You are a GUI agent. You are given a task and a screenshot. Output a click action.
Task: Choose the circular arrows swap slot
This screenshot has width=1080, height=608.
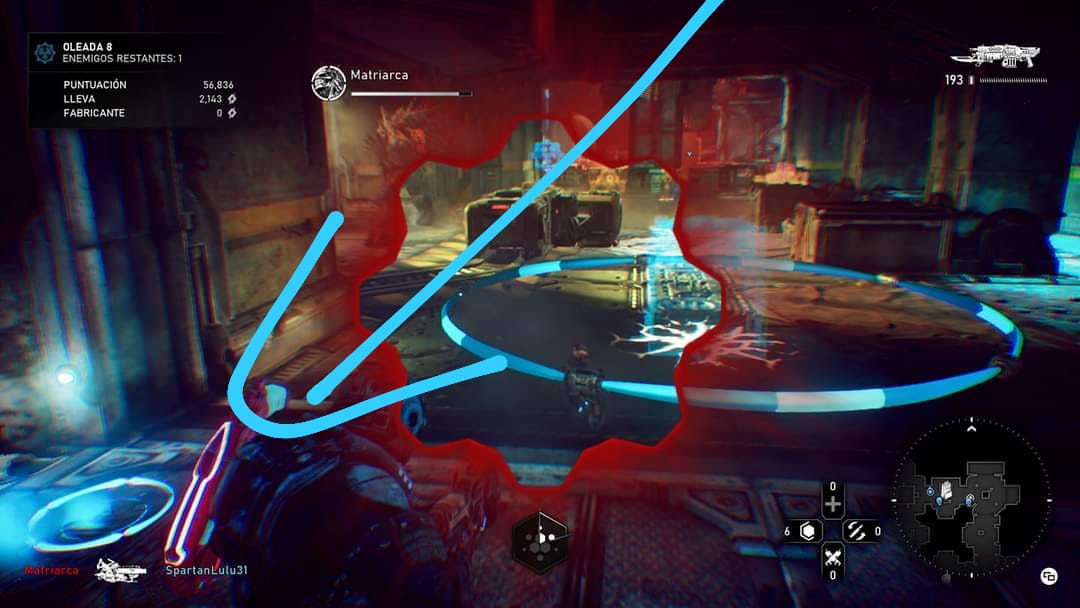(x=856, y=531)
